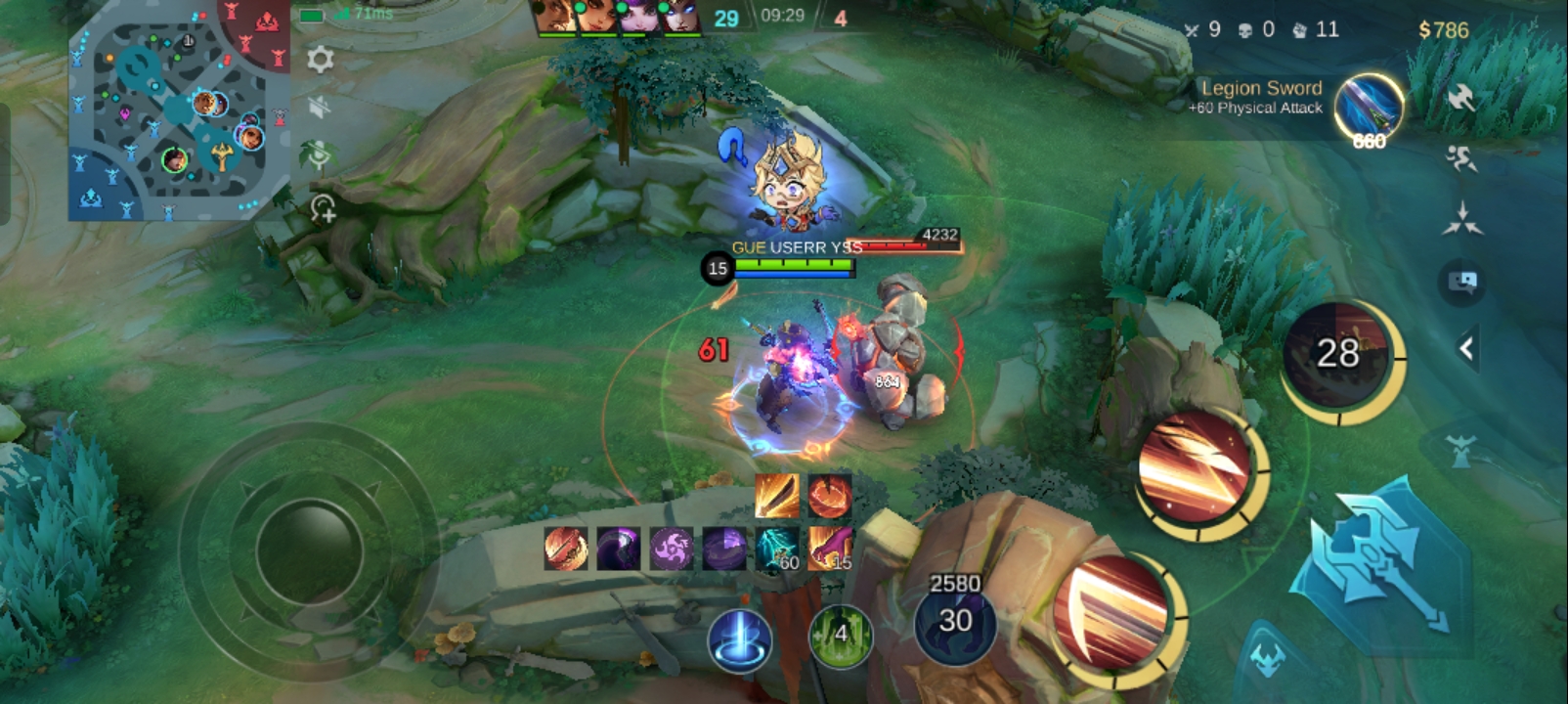Toggle the muted speaker icon
Viewport: 1568px width, 704px height.
pyautogui.click(x=319, y=107)
